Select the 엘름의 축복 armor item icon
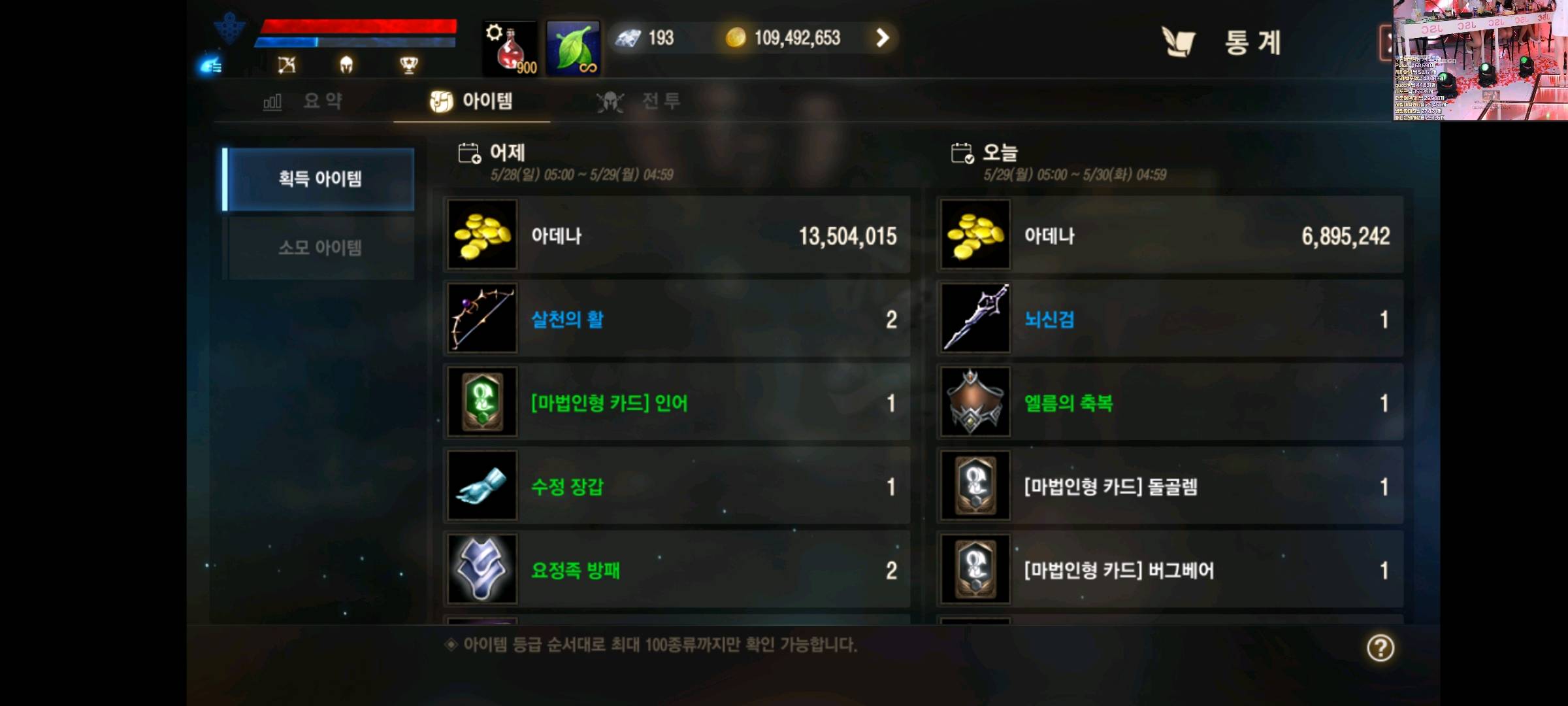The image size is (1568, 706). [x=975, y=402]
